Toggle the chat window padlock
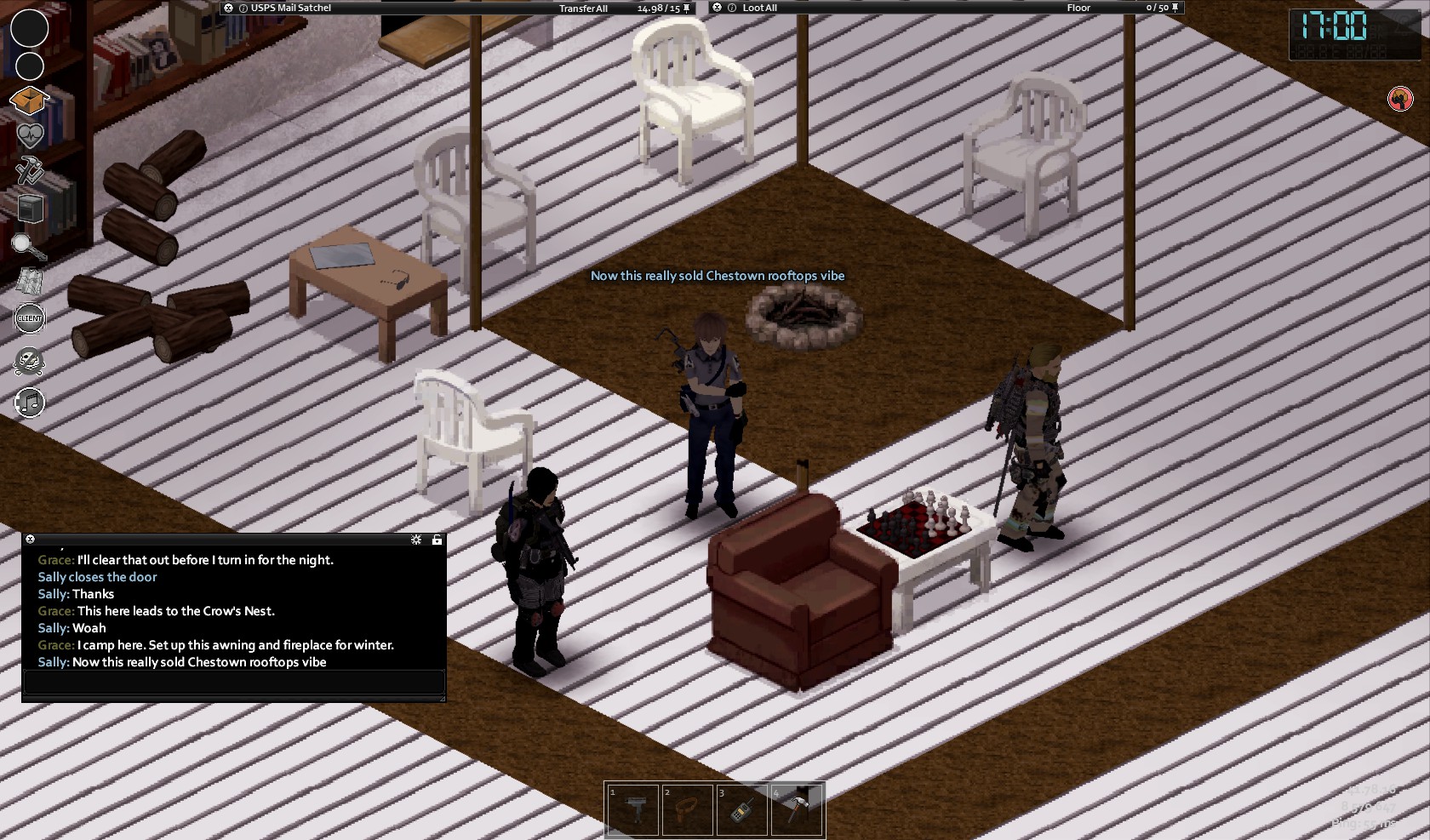Screen dimensions: 1430x840 437,540
